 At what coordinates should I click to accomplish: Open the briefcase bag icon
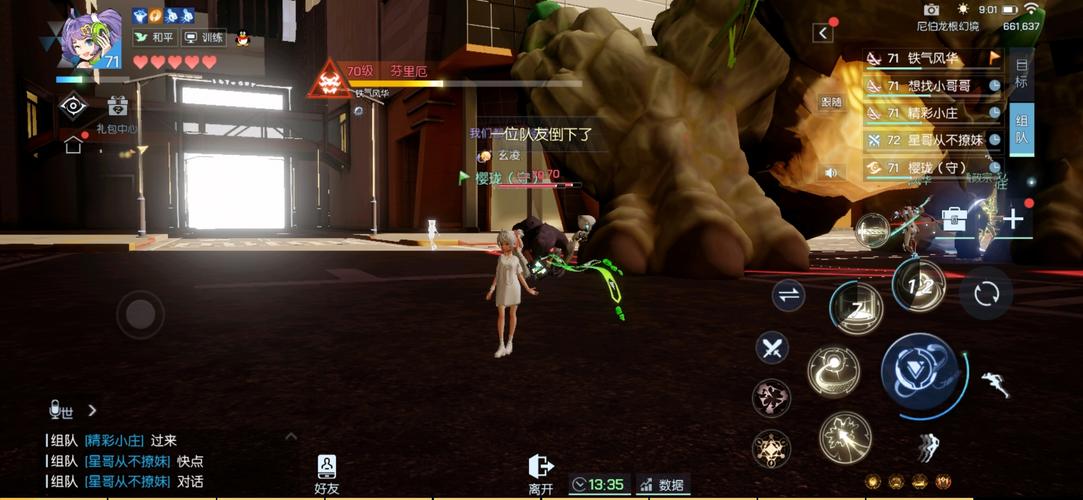[x=954, y=219]
